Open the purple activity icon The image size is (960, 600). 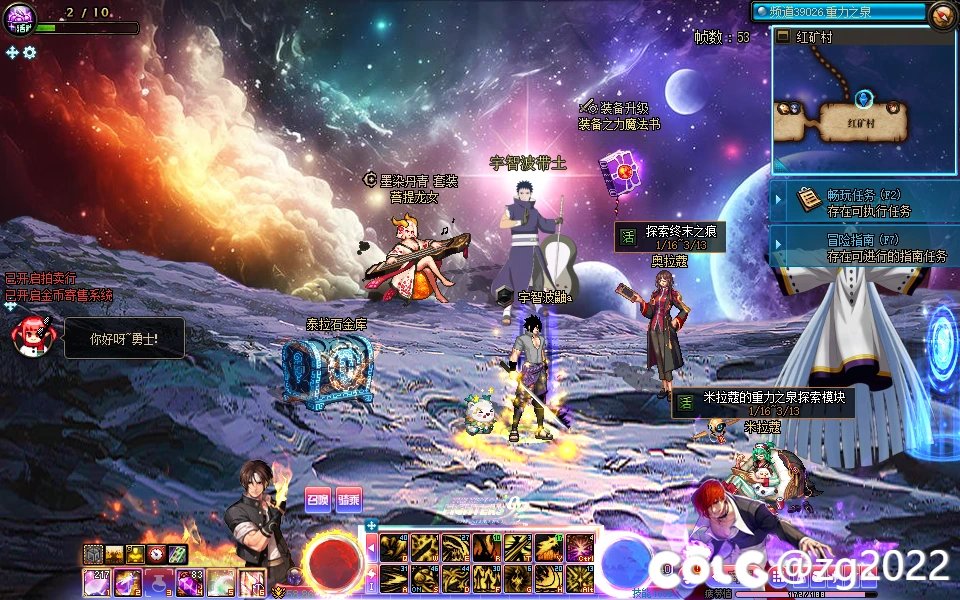(21, 18)
